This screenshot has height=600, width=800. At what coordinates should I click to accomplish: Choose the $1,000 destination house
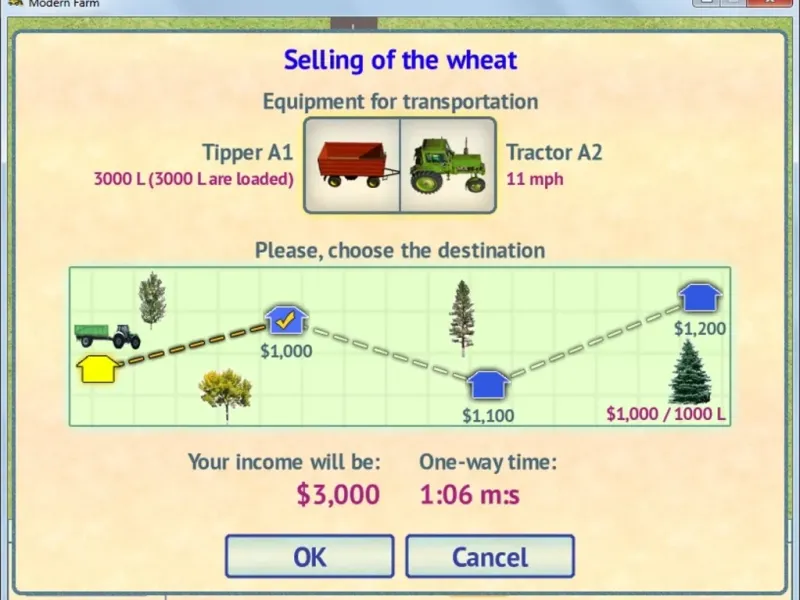click(x=286, y=320)
